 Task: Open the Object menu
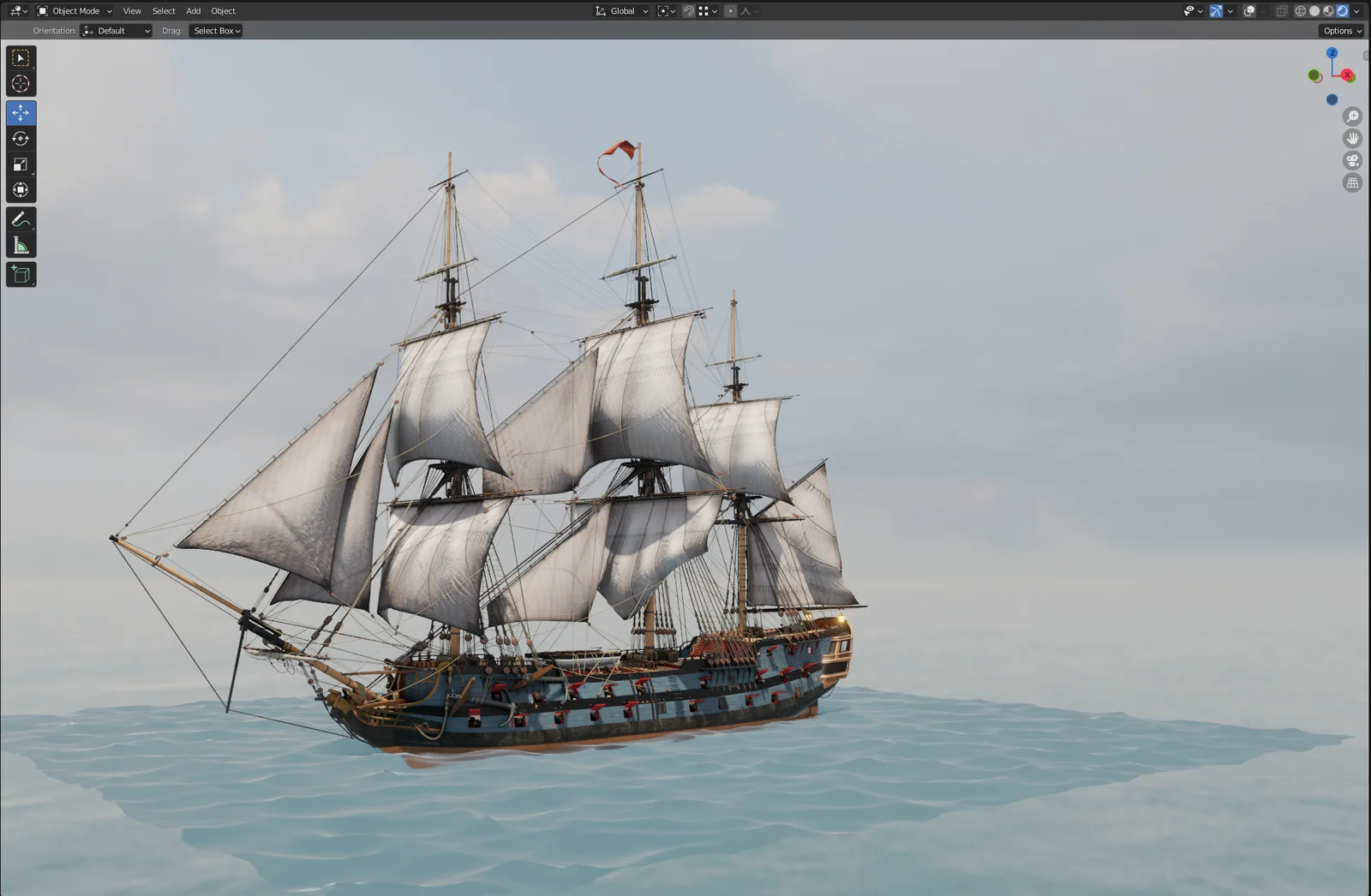coord(223,10)
